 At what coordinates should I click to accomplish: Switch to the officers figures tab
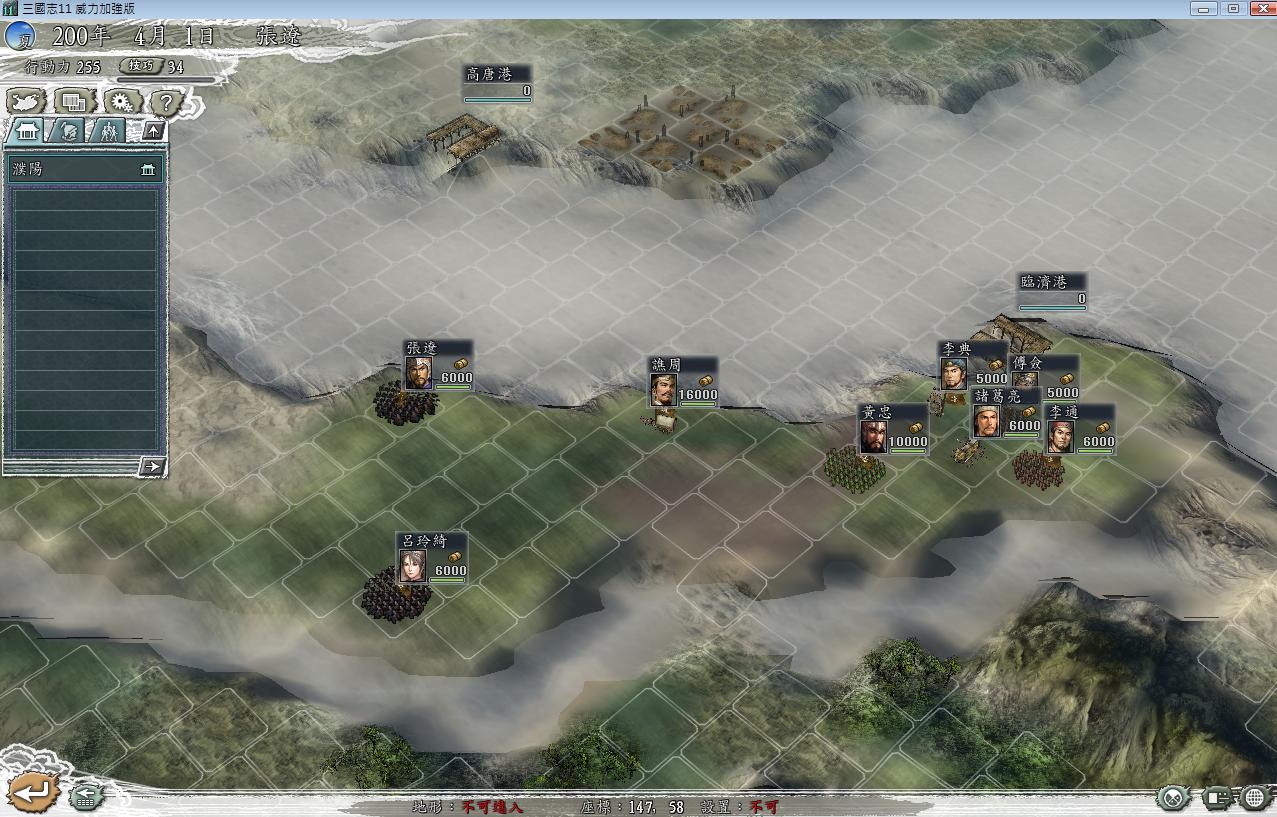point(109,131)
